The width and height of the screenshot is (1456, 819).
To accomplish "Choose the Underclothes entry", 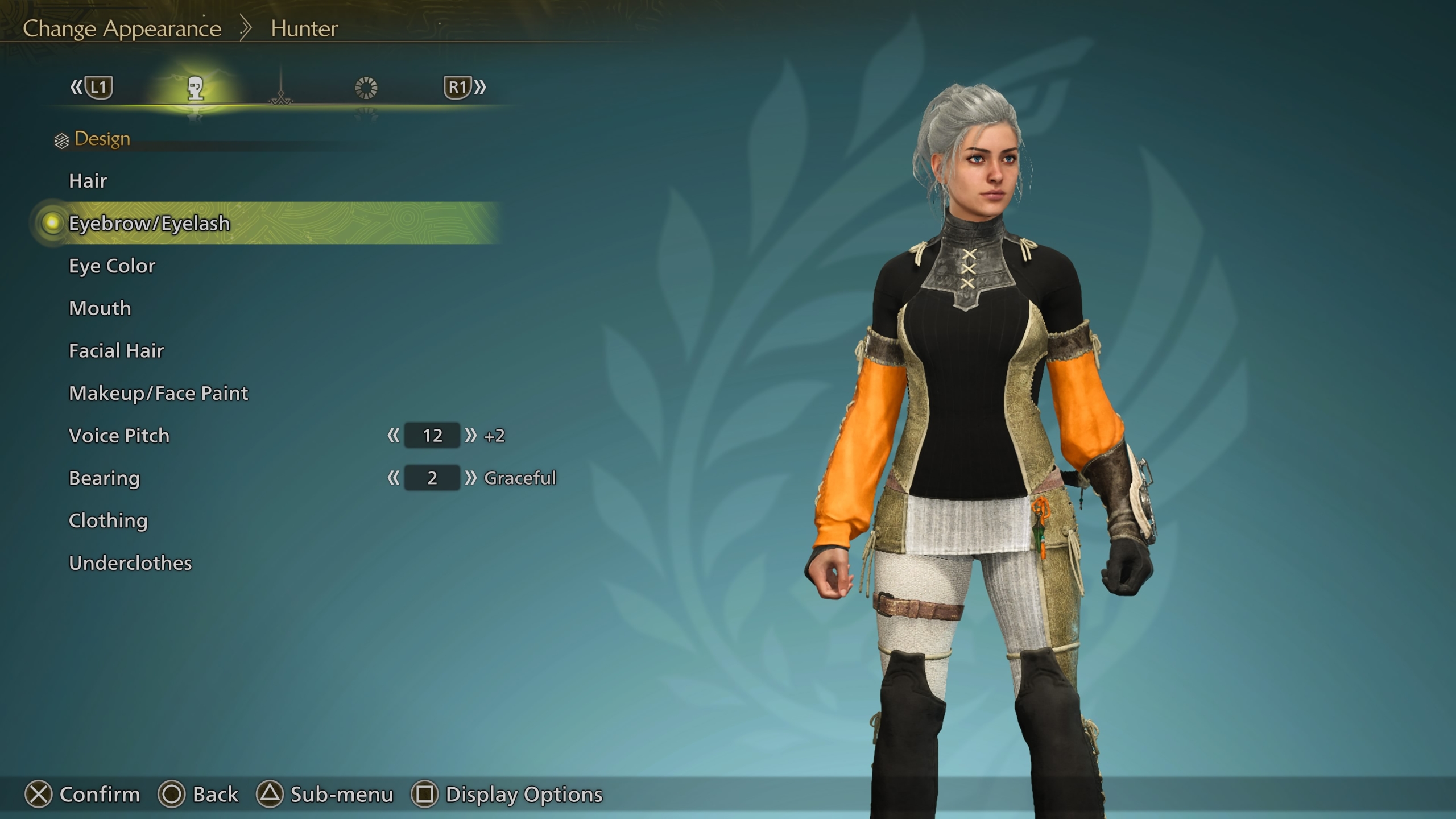I will click(130, 563).
